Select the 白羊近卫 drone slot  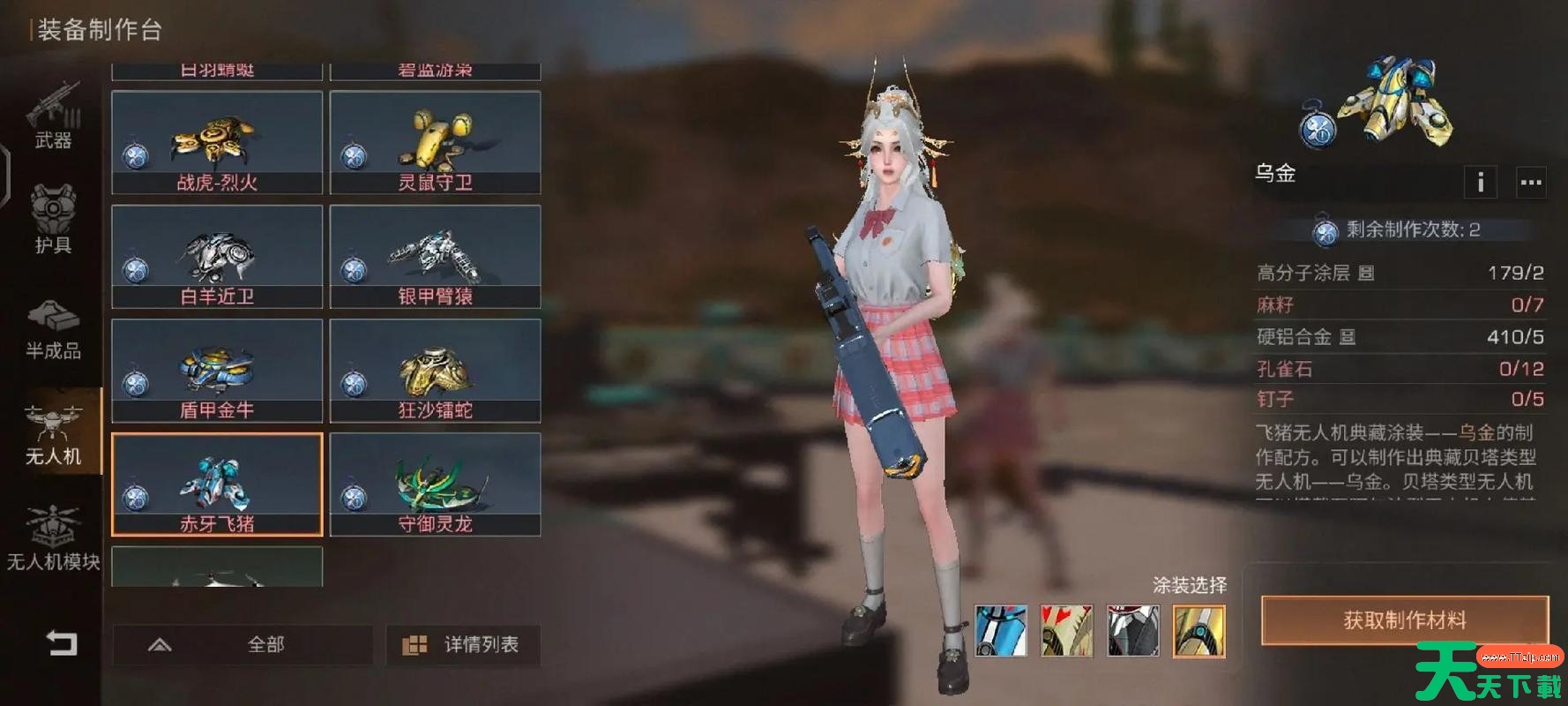coord(217,257)
